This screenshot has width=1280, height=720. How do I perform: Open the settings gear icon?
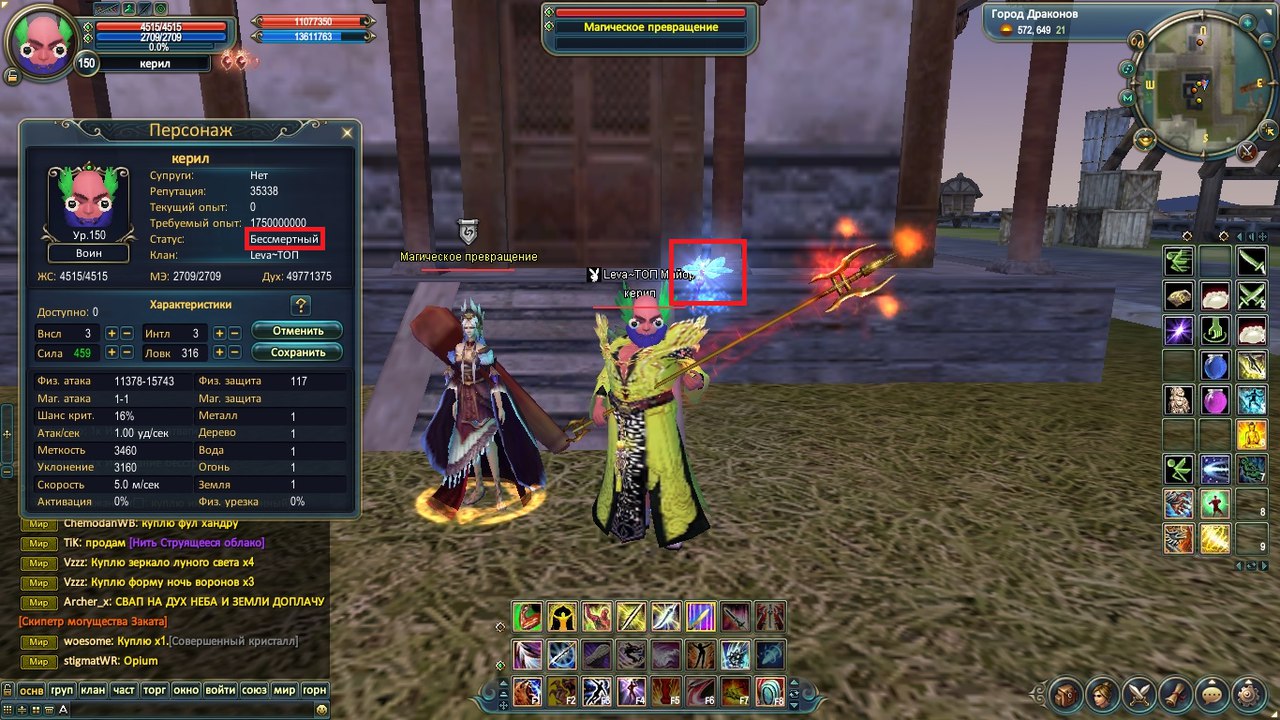(x=1249, y=692)
